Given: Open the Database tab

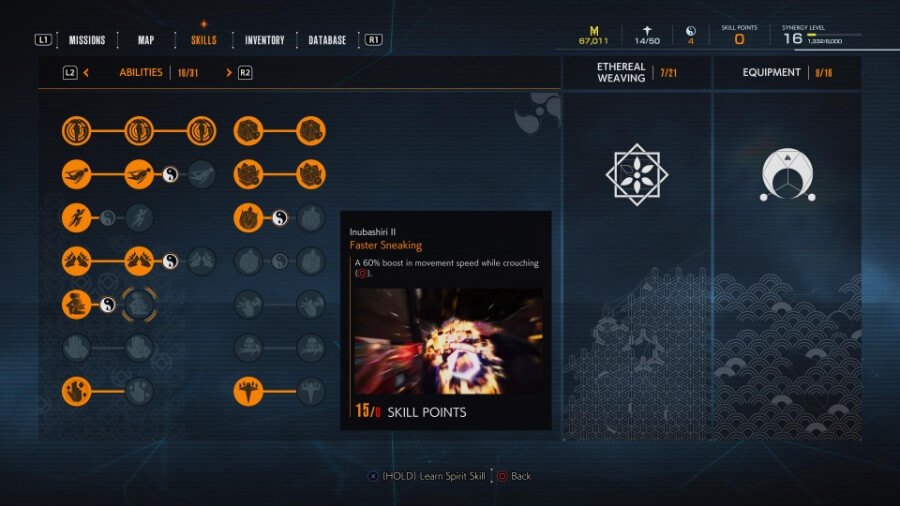Looking at the screenshot, I should point(327,40).
